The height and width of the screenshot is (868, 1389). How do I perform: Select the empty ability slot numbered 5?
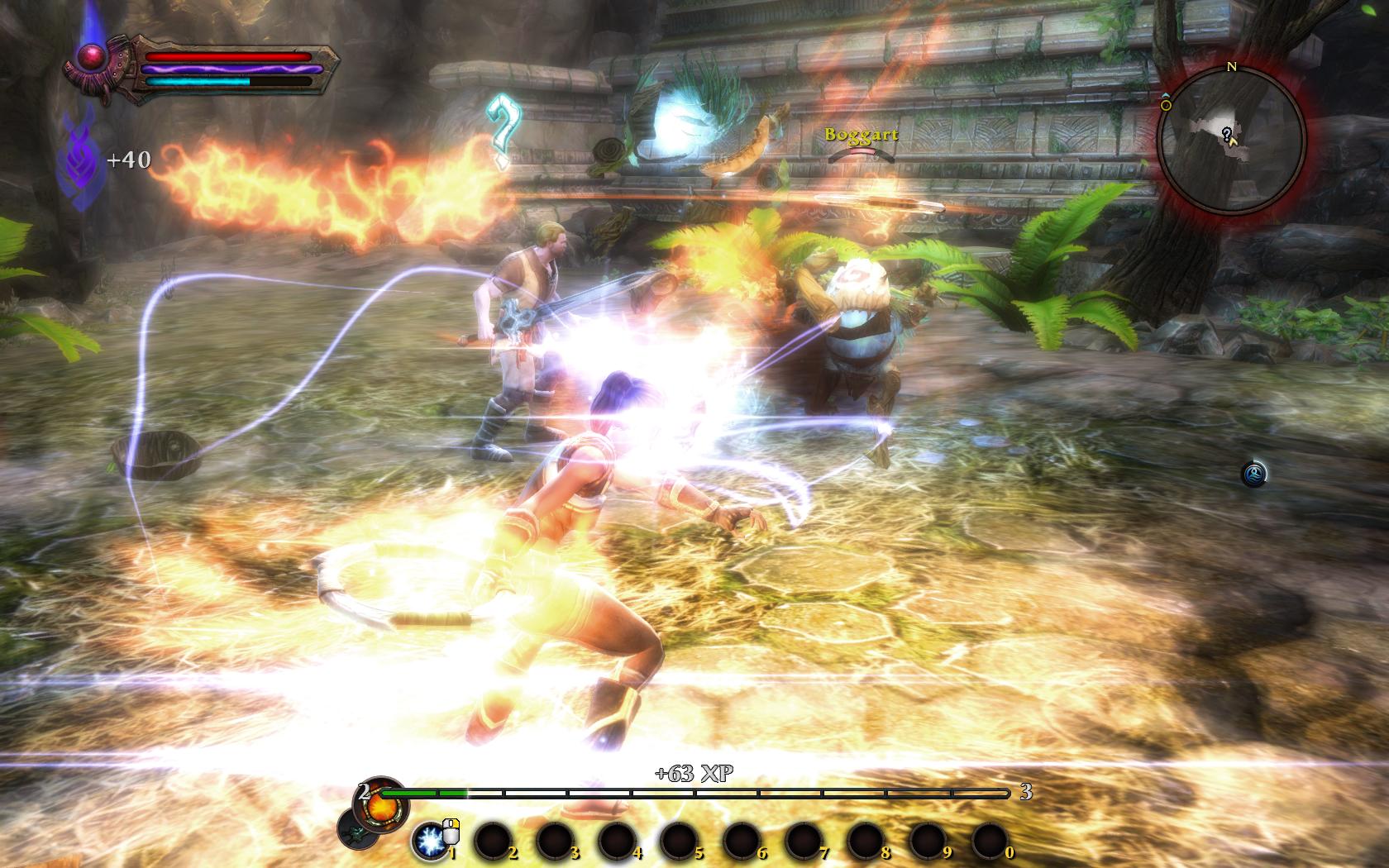680,841
